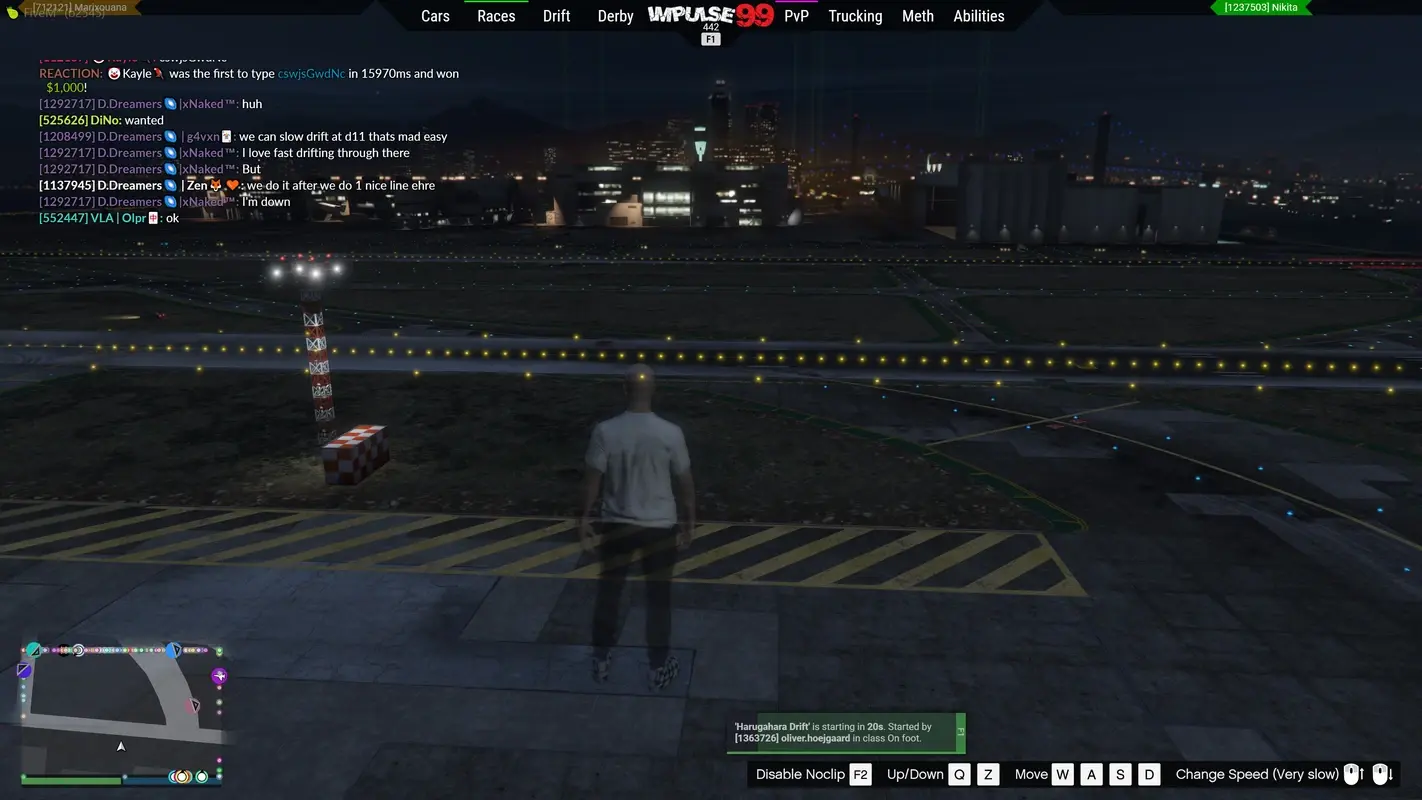Open the Abilities menu
Image resolution: width=1422 pixels, height=800 pixels.
point(979,16)
